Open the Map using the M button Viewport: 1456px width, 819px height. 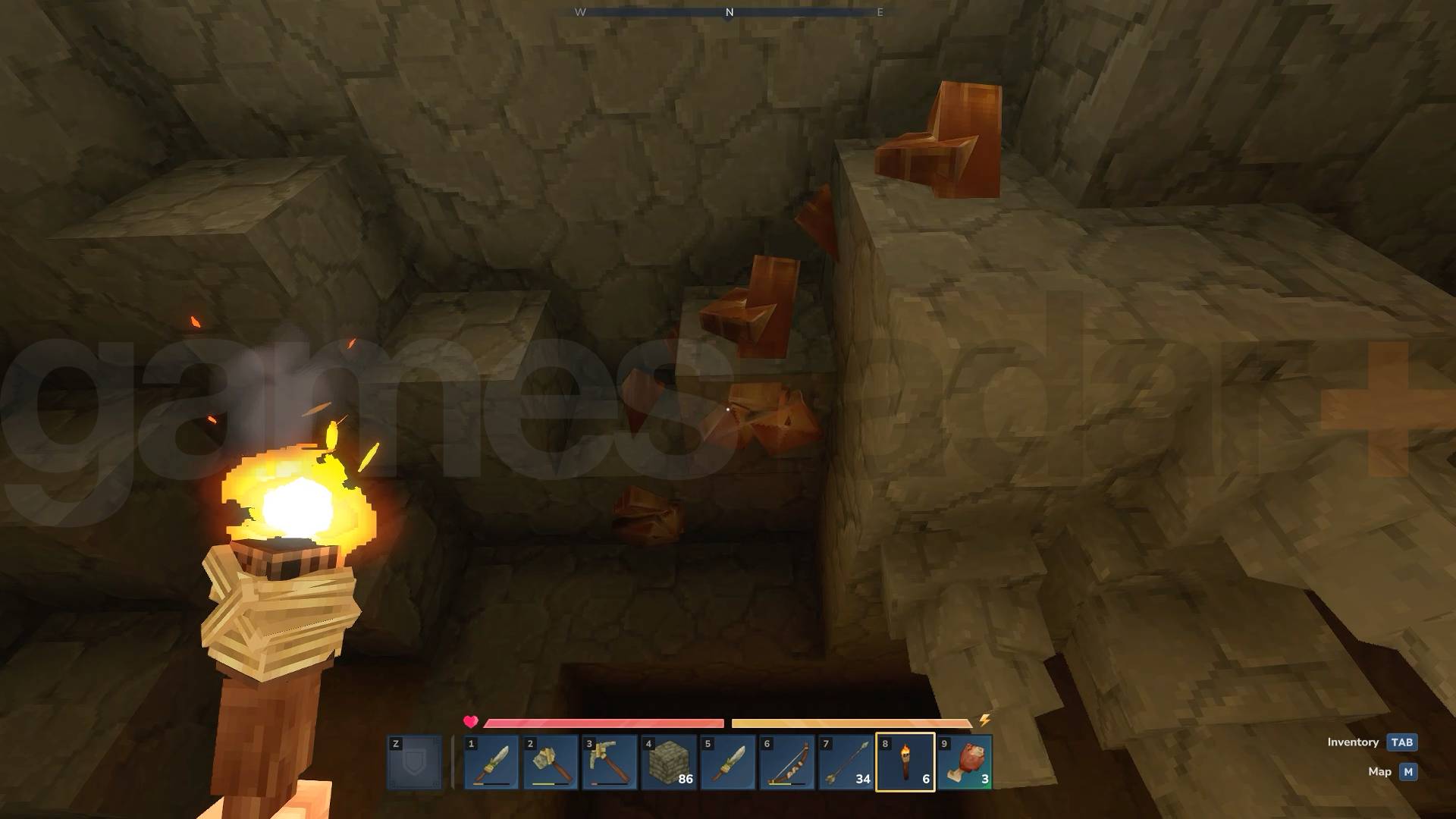click(1407, 771)
